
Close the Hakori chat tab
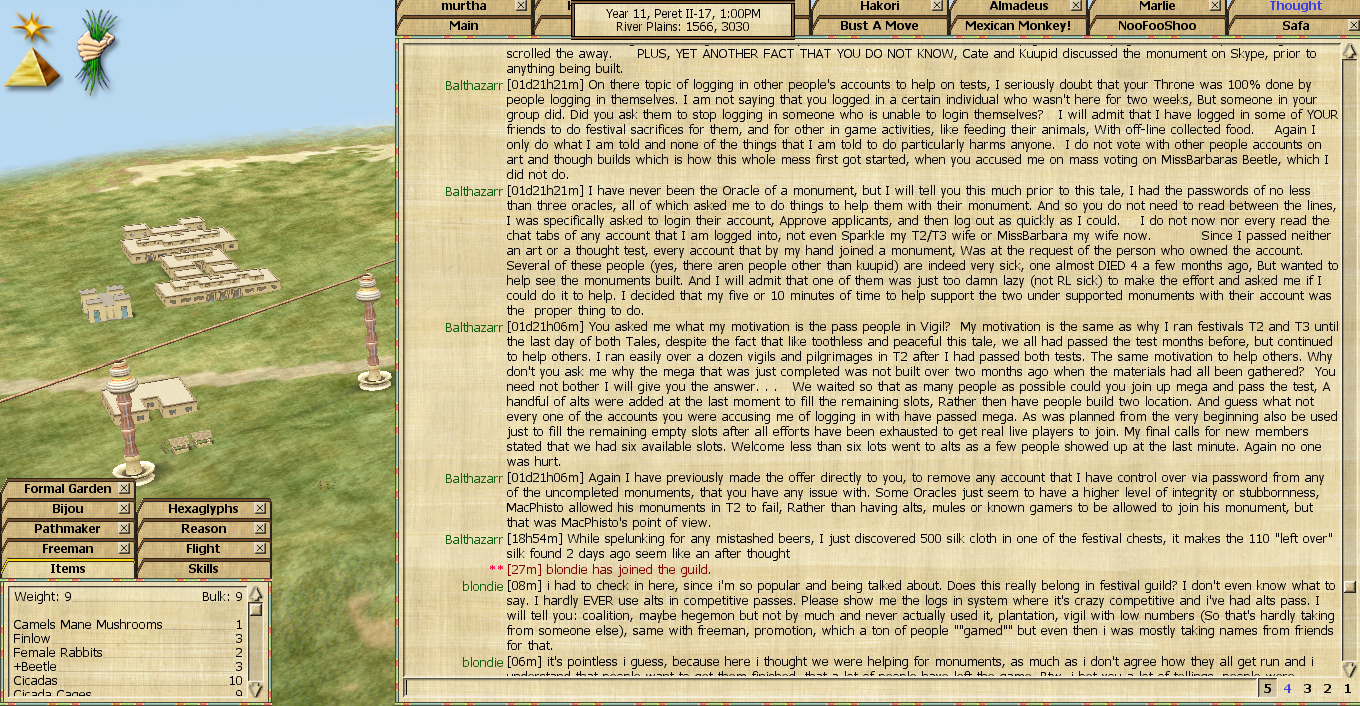pyautogui.click(x=937, y=6)
